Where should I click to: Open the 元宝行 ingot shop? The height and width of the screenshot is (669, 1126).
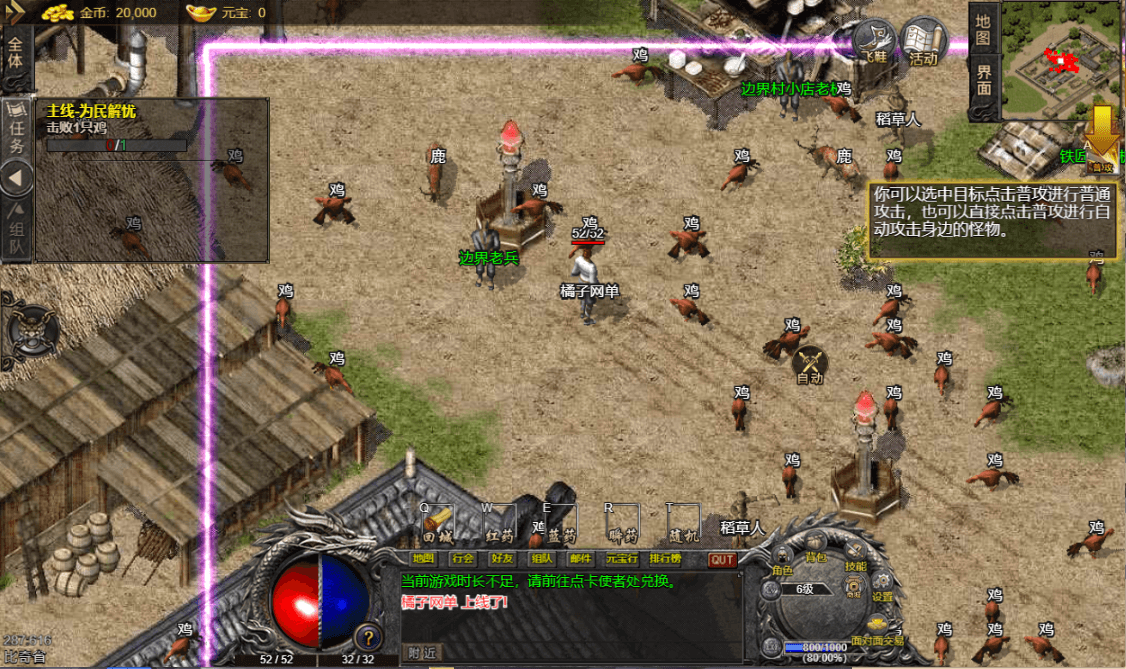(620, 559)
